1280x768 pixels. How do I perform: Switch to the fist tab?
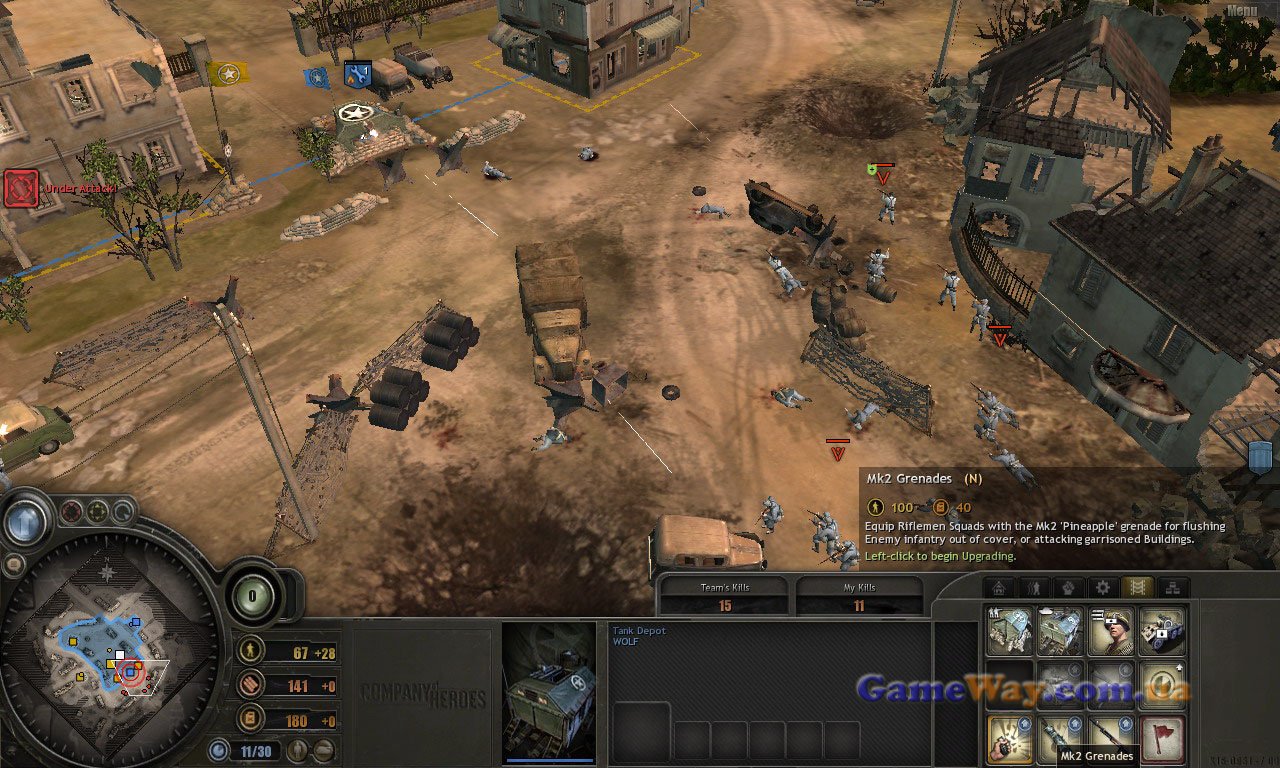point(1068,588)
